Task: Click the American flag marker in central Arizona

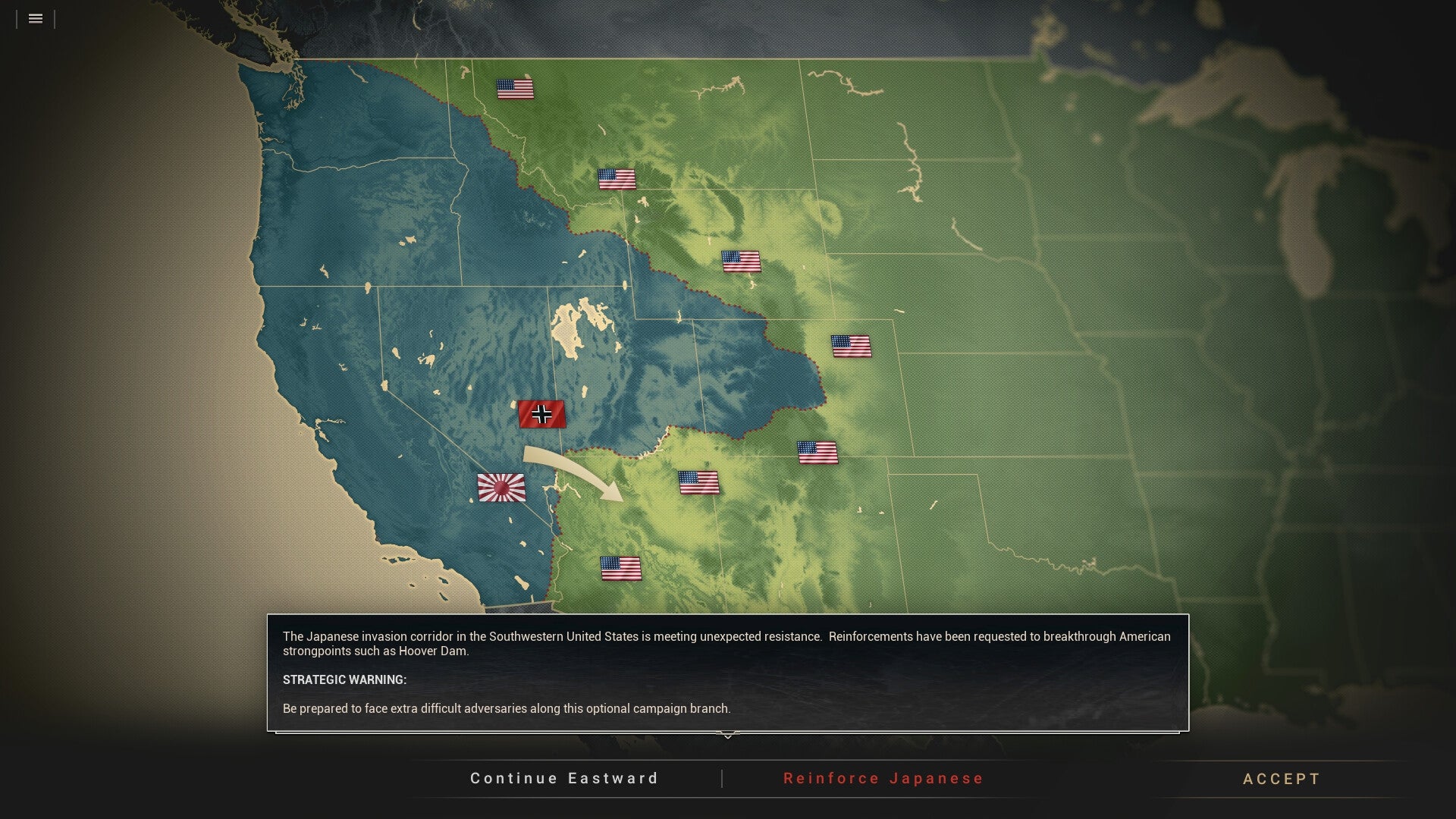Action: (x=698, y=482)
